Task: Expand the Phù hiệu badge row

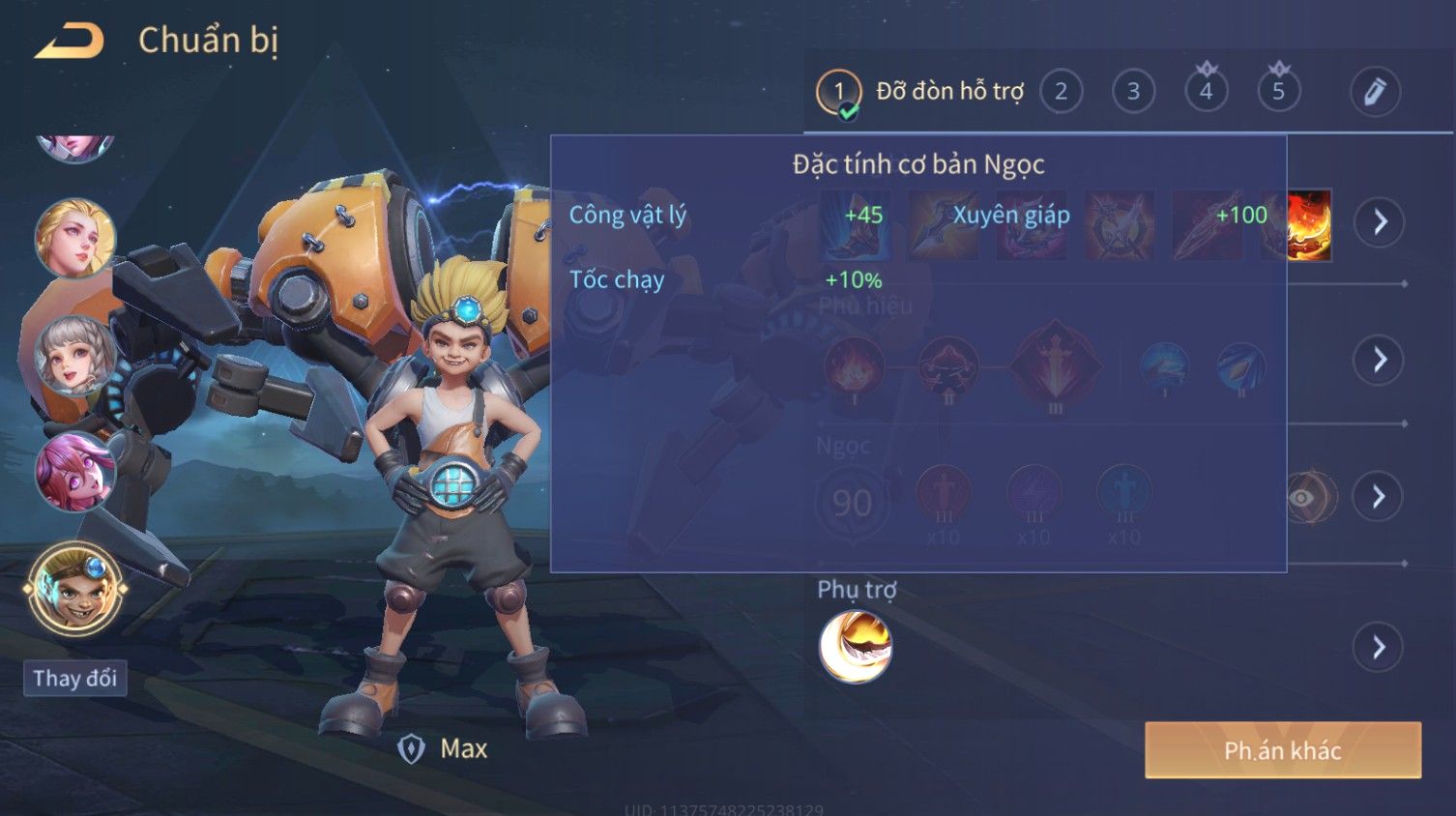Action: point(1379,360)
